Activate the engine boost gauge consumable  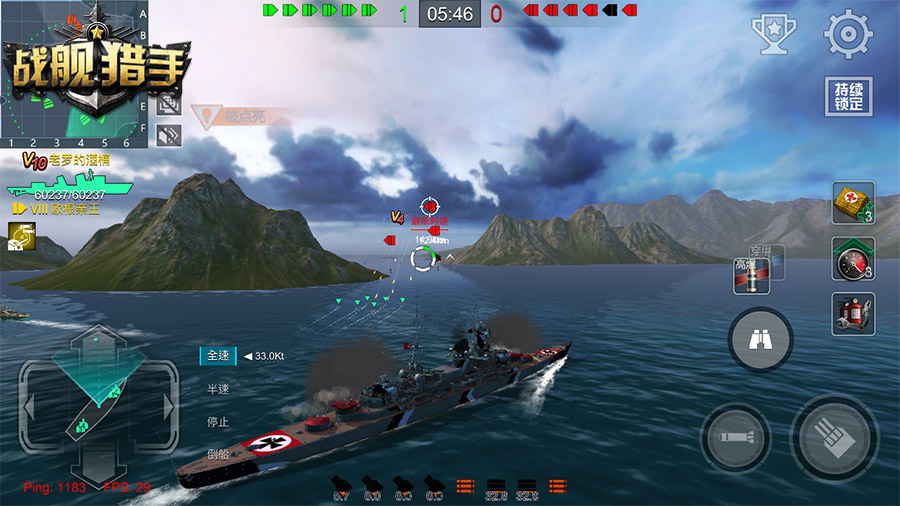pyautogui.click(x=853, y=258)
